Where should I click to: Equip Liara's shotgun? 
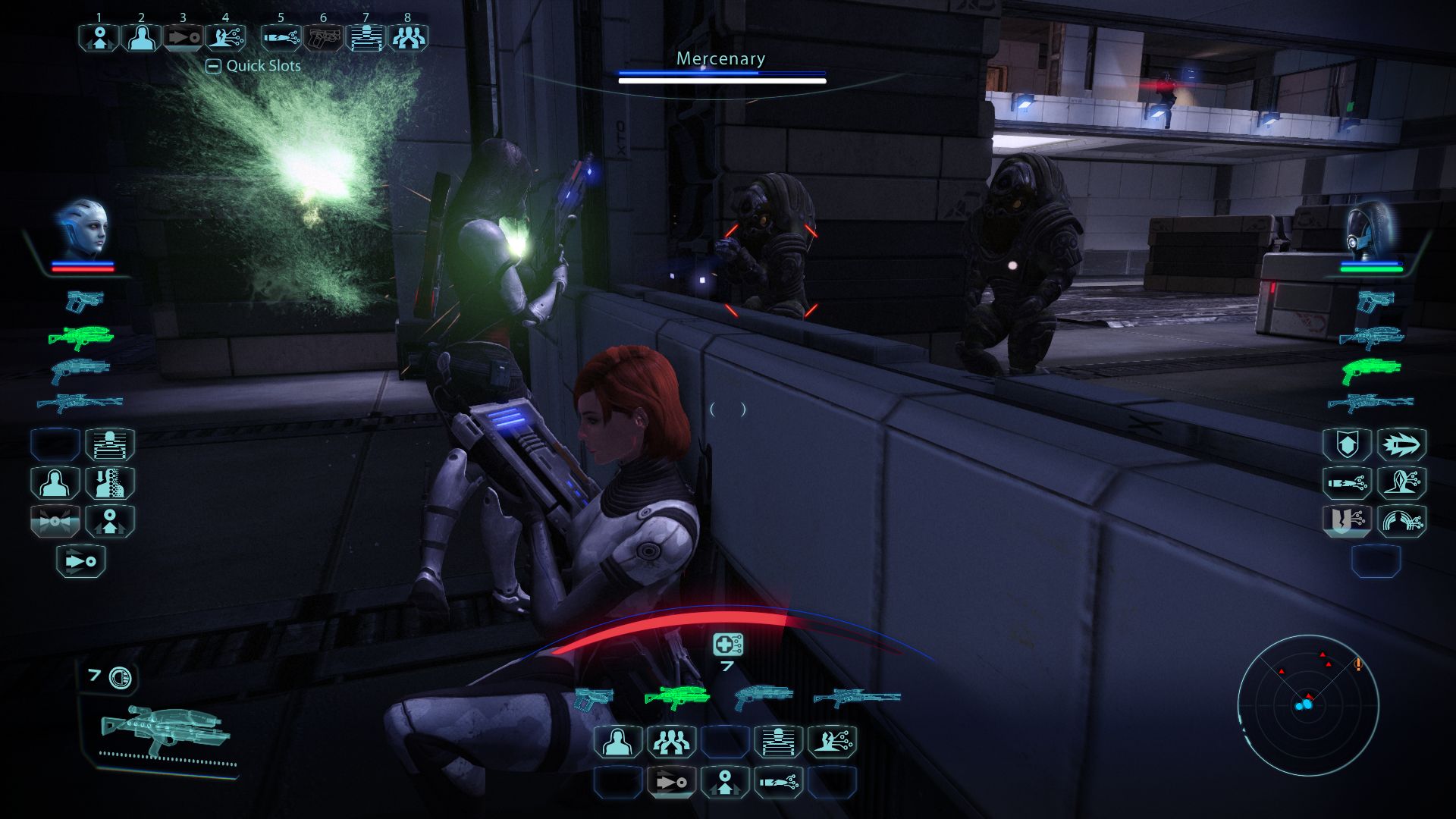click(x=80, y=369)
